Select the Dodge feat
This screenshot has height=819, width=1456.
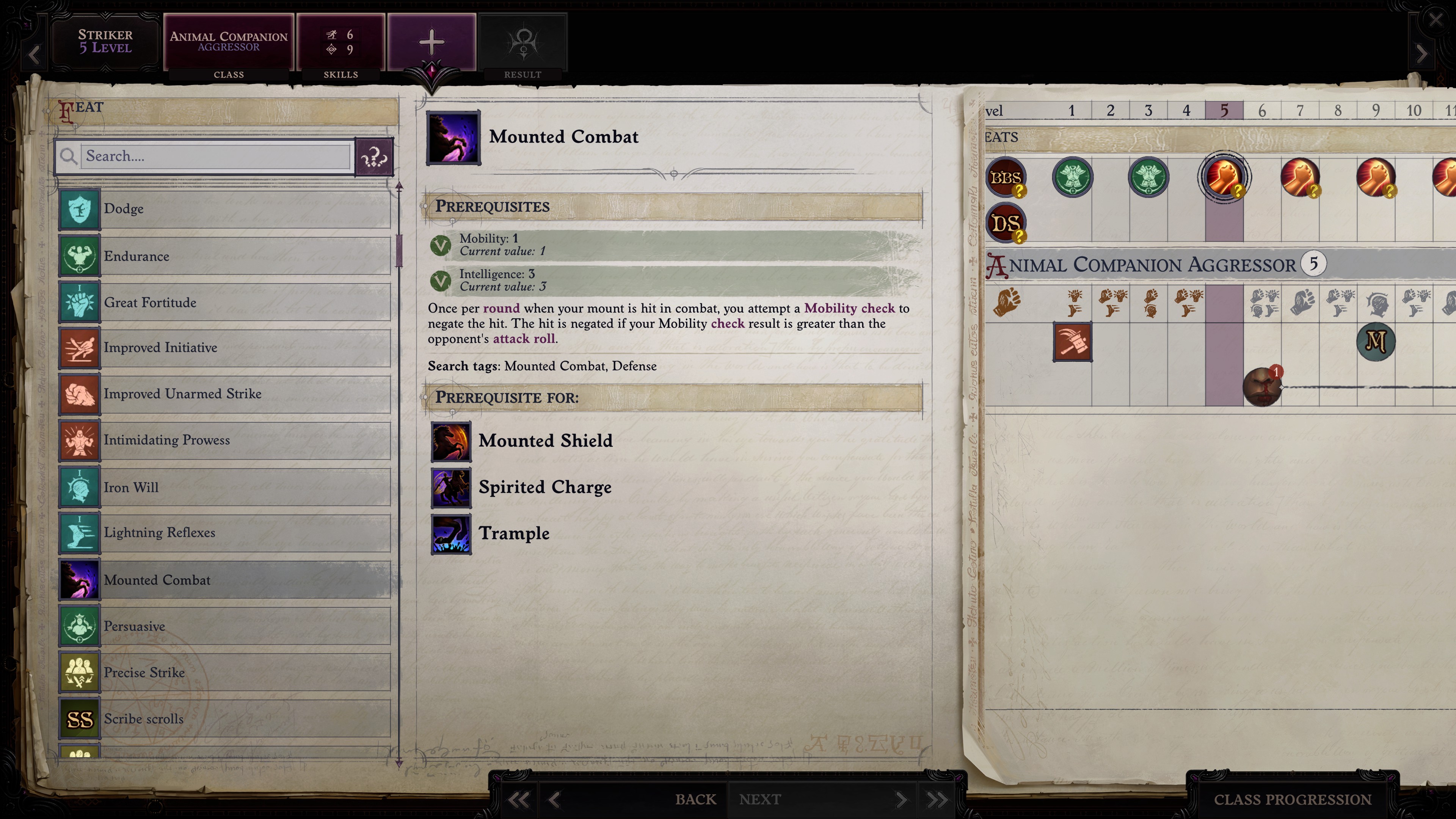(79, 209)
